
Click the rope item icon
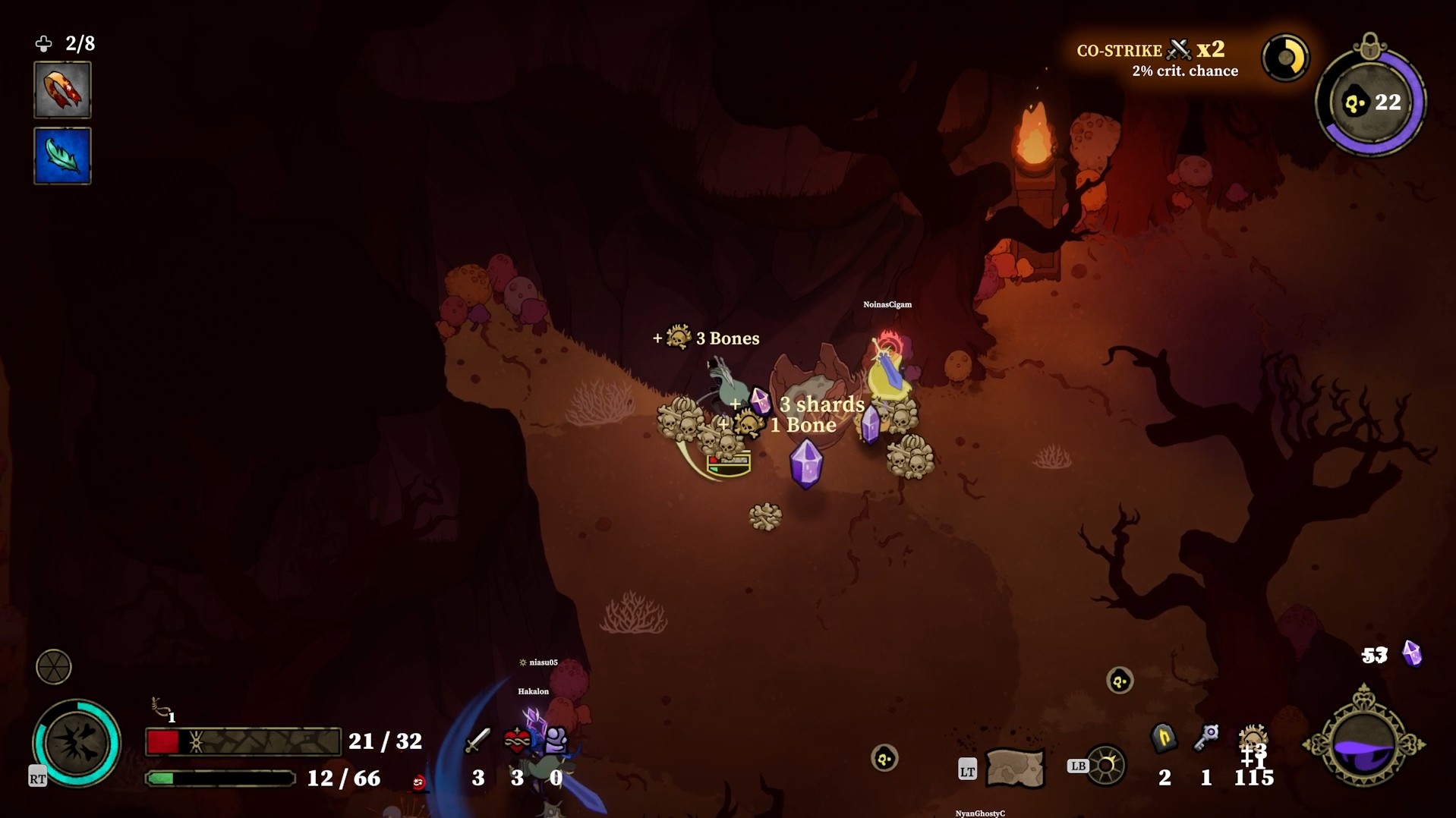click(161, 708)
